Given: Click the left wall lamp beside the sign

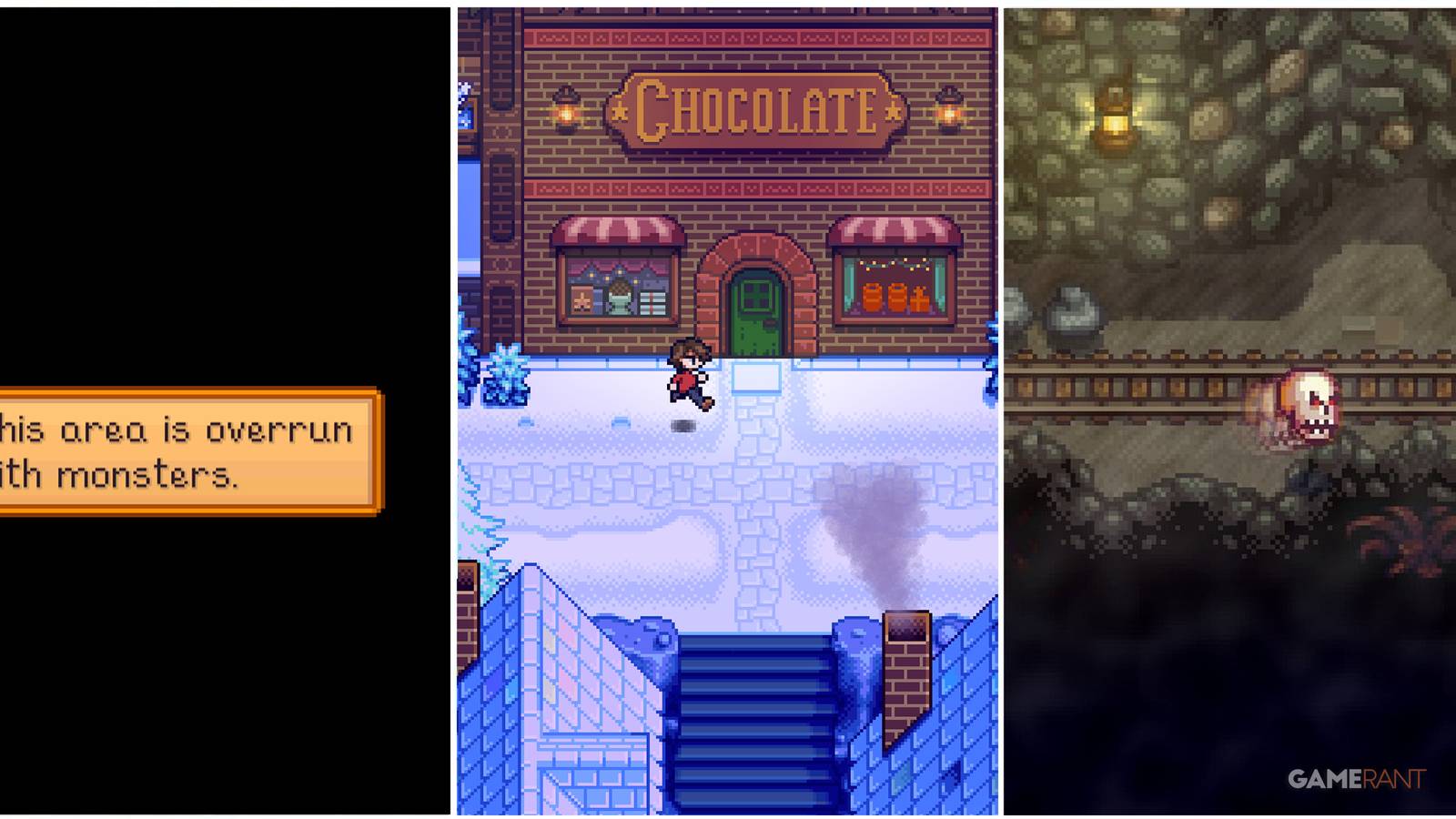Looking at the screenshot, I should coord(566,111).
